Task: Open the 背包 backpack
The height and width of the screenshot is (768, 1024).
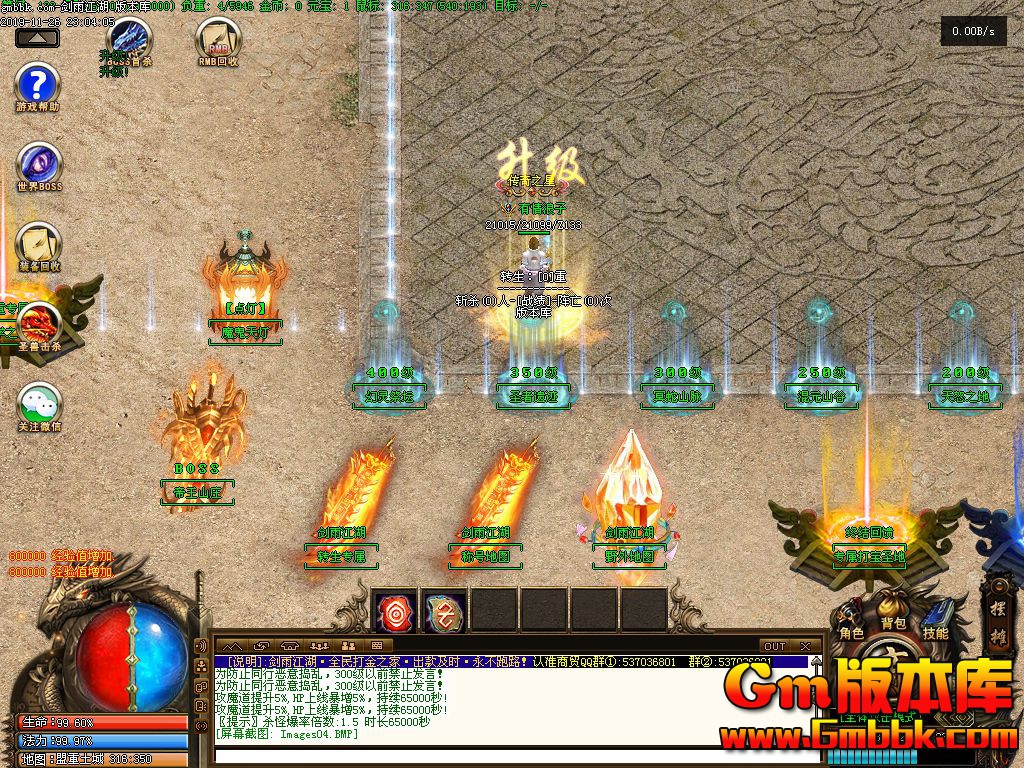Action: pyautogui.click(x=893, y=612)
